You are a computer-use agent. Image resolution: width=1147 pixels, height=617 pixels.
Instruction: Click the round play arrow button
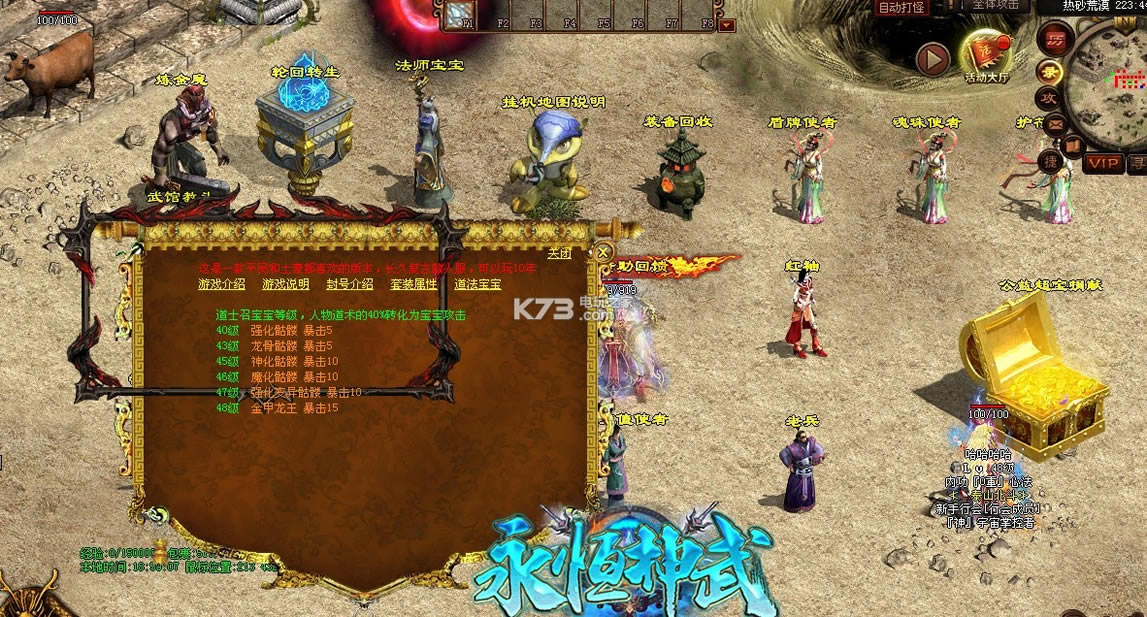point(933,60)
